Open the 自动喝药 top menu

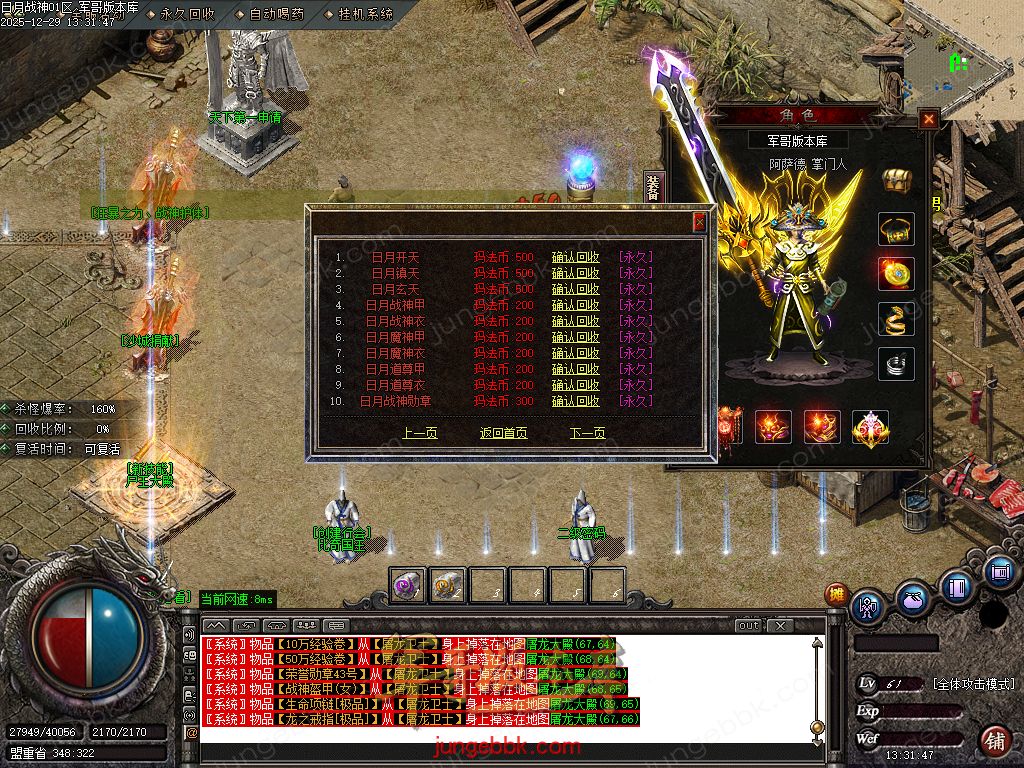[x=275, y=14]
